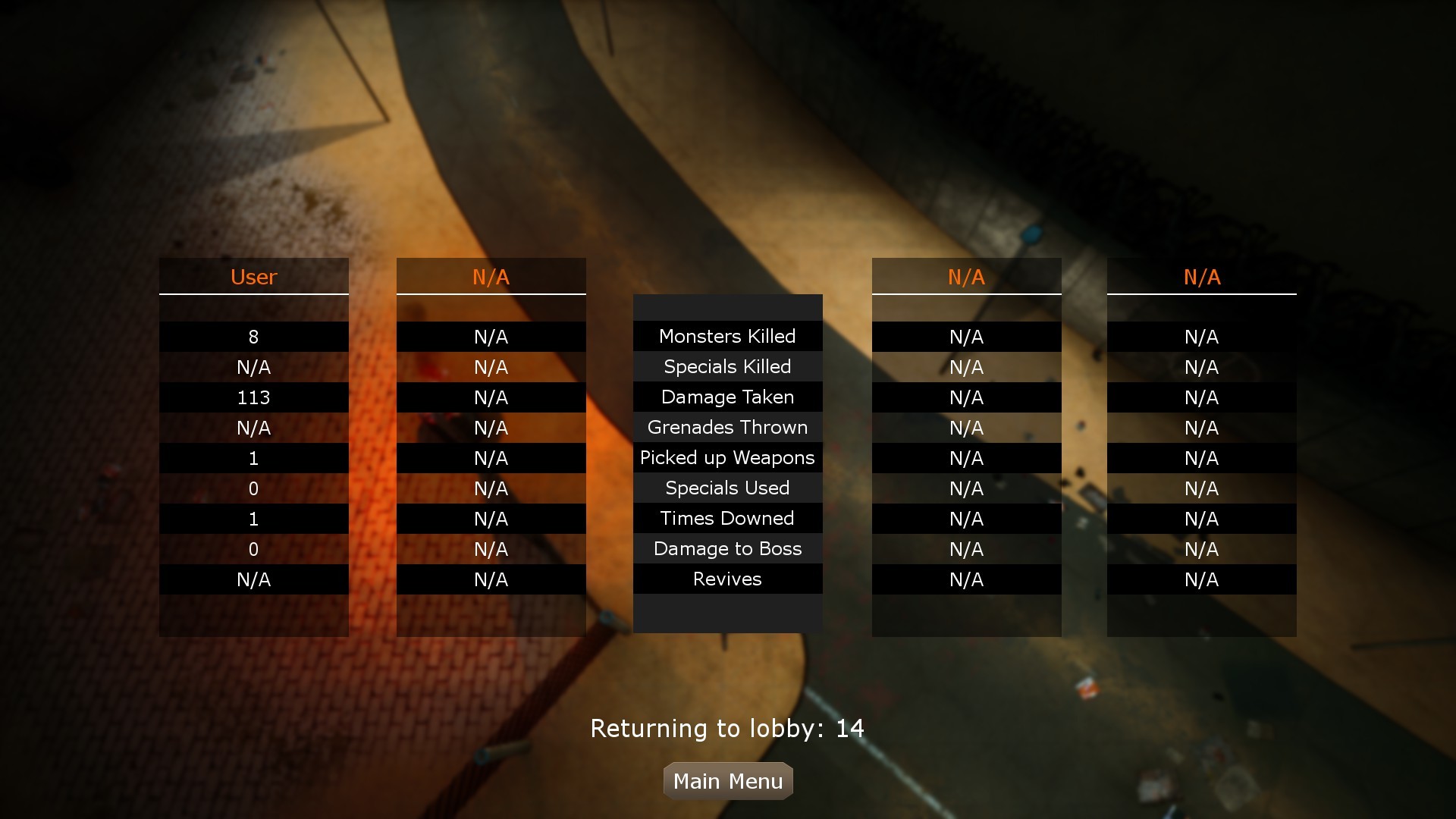Click the User's Monsters Killed value of 8
This screenshot has height=819, width=1456.
click(x=254, y=336)
